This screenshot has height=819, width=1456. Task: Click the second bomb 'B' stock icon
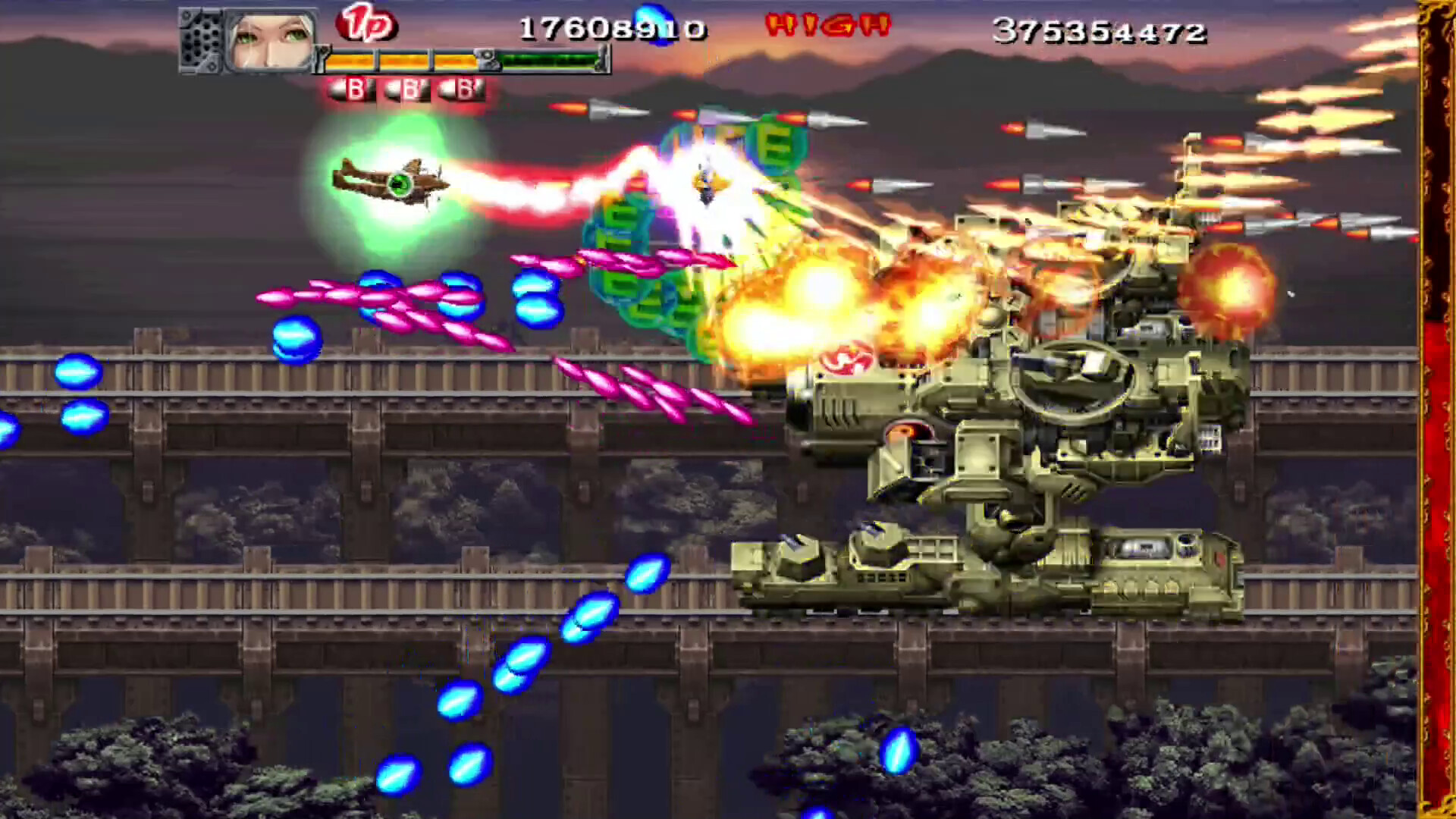click(408, 89)
